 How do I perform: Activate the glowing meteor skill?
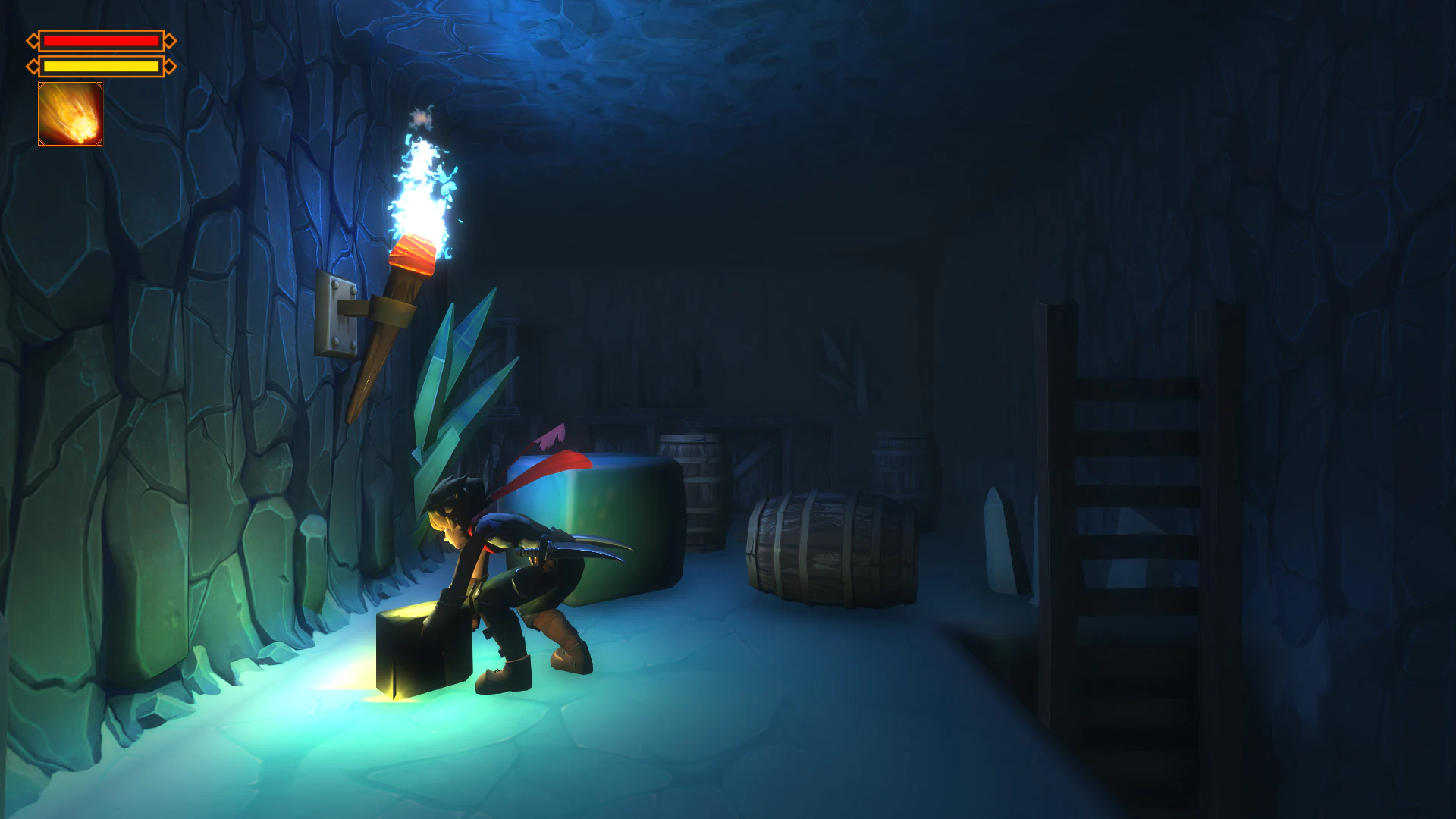[72, 114]
